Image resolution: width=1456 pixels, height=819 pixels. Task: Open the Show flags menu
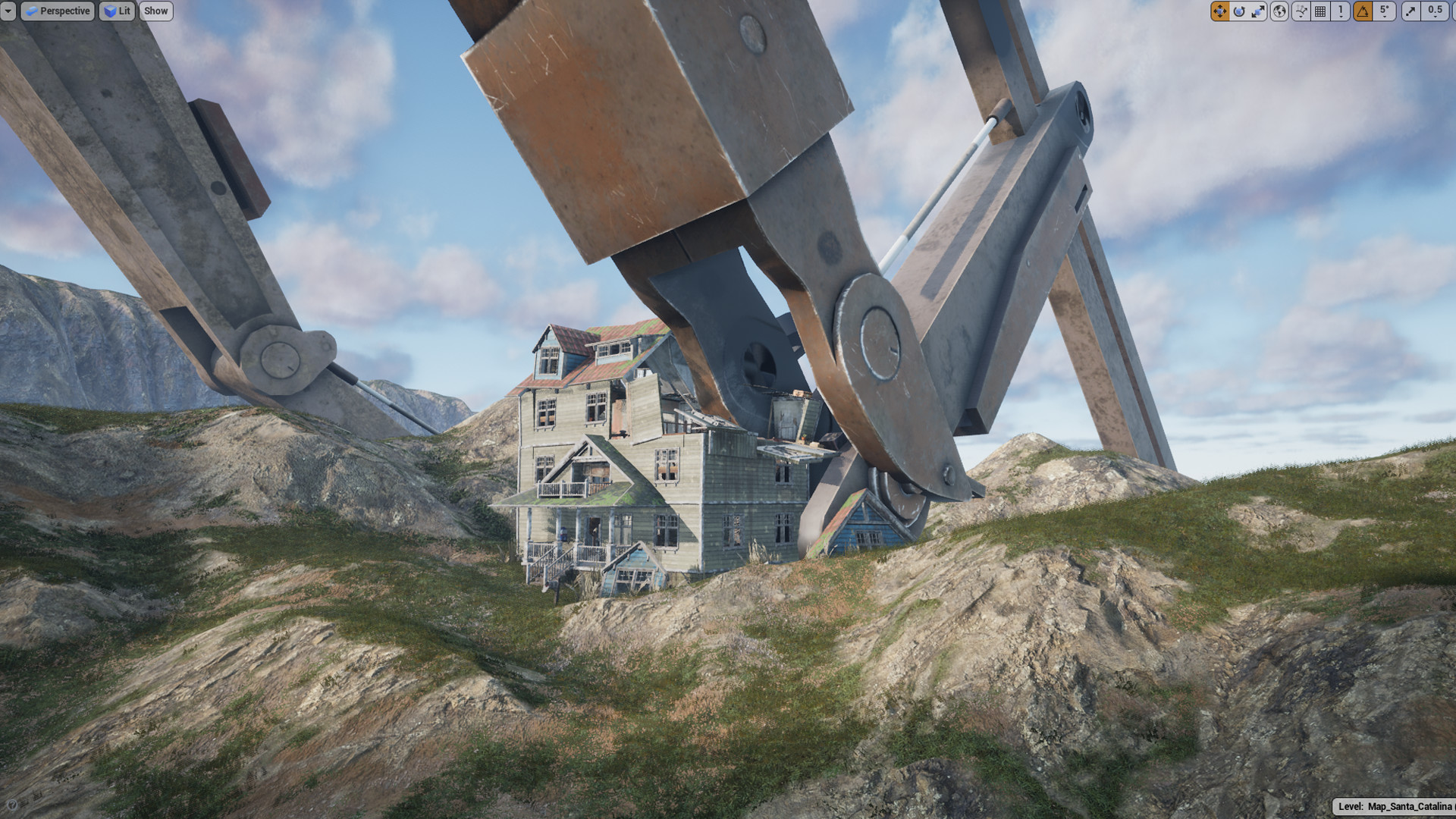(155, 11)
